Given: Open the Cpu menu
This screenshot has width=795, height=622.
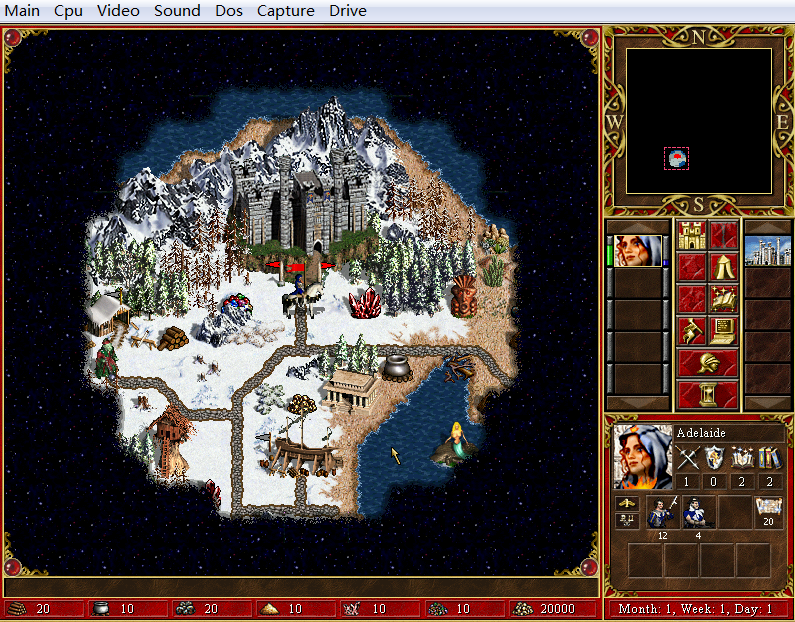Looking at the screenshot, I should coord(68,11).
